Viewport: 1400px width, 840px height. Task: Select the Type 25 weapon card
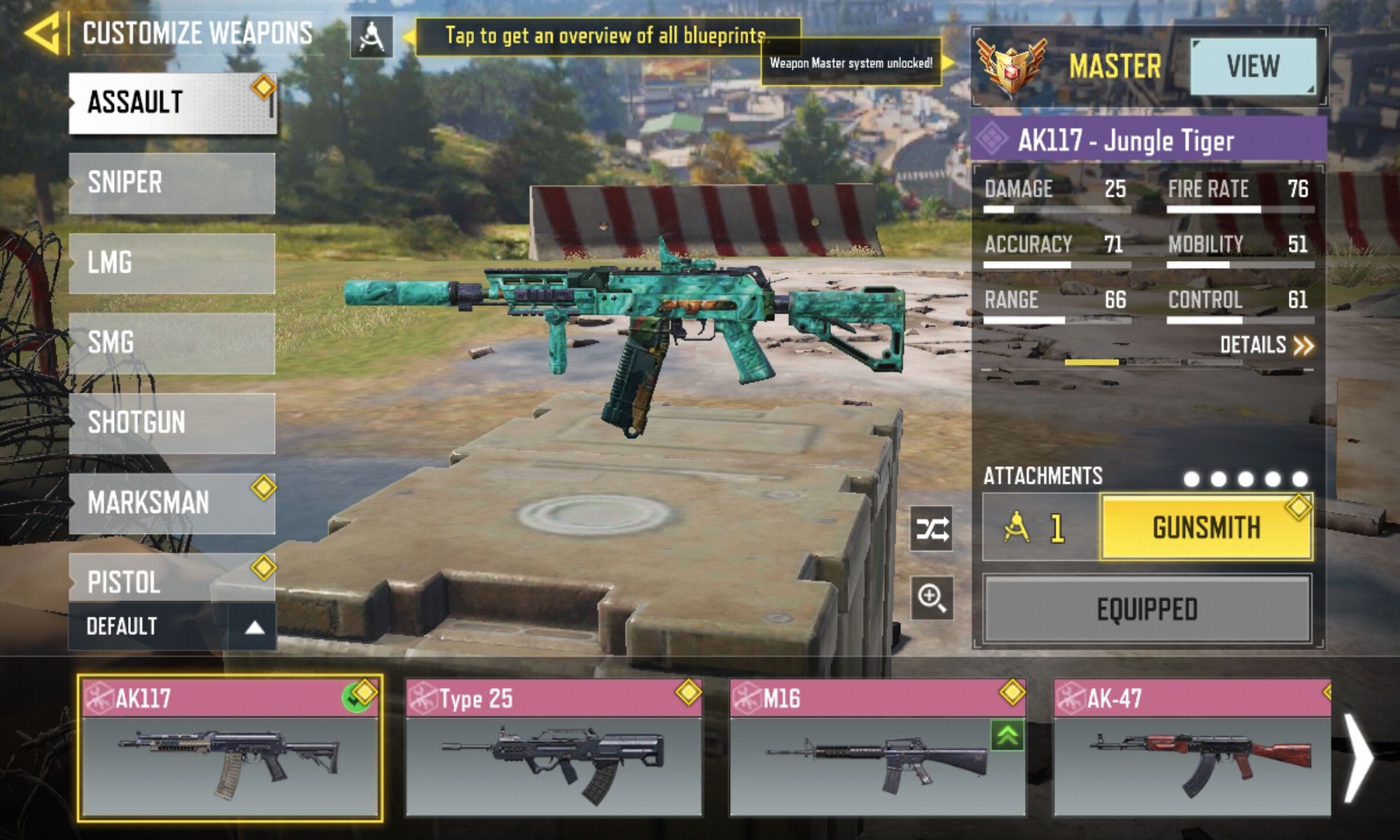point(553,746)
